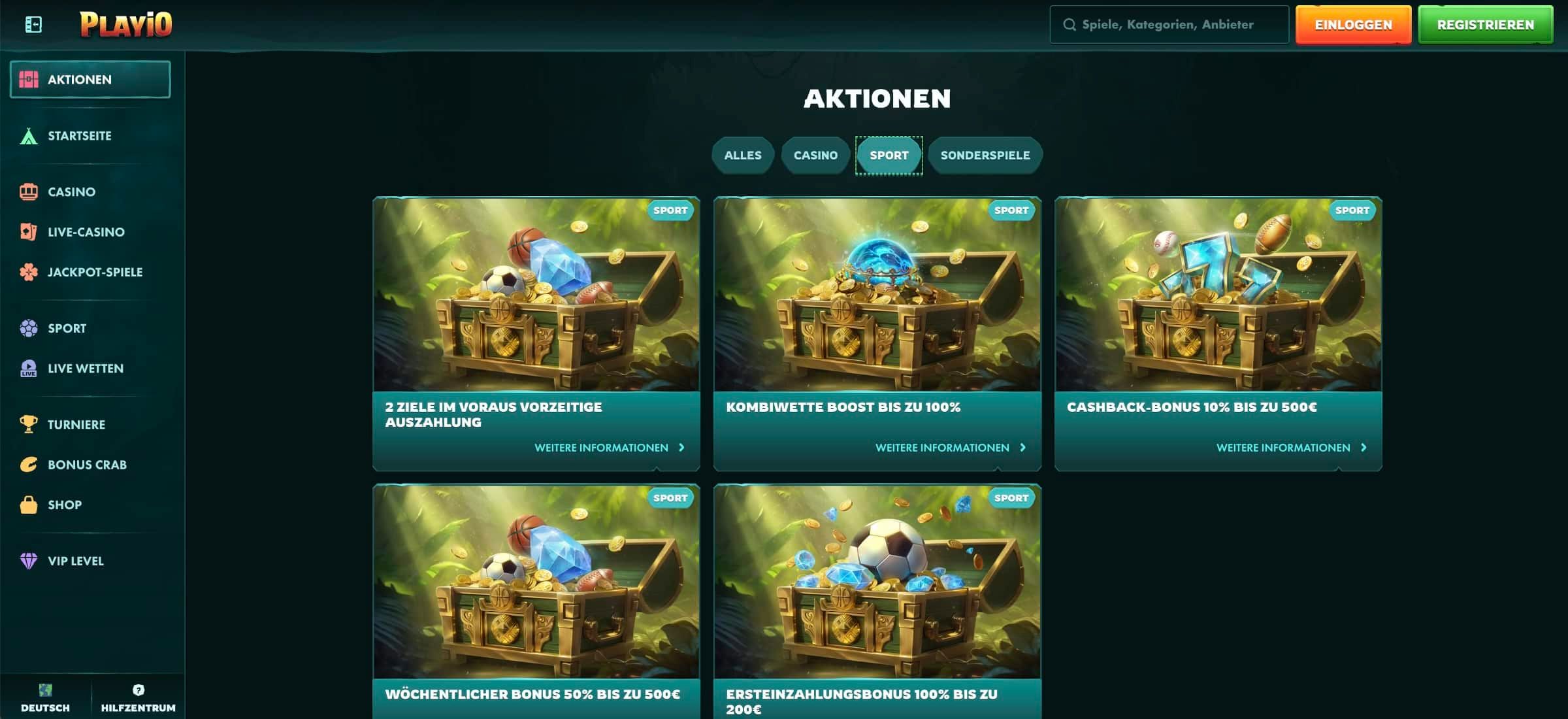Select the SONDERSPIELE category
Image resolution: width=1568 pixels, height=719 pixels.
985,155
